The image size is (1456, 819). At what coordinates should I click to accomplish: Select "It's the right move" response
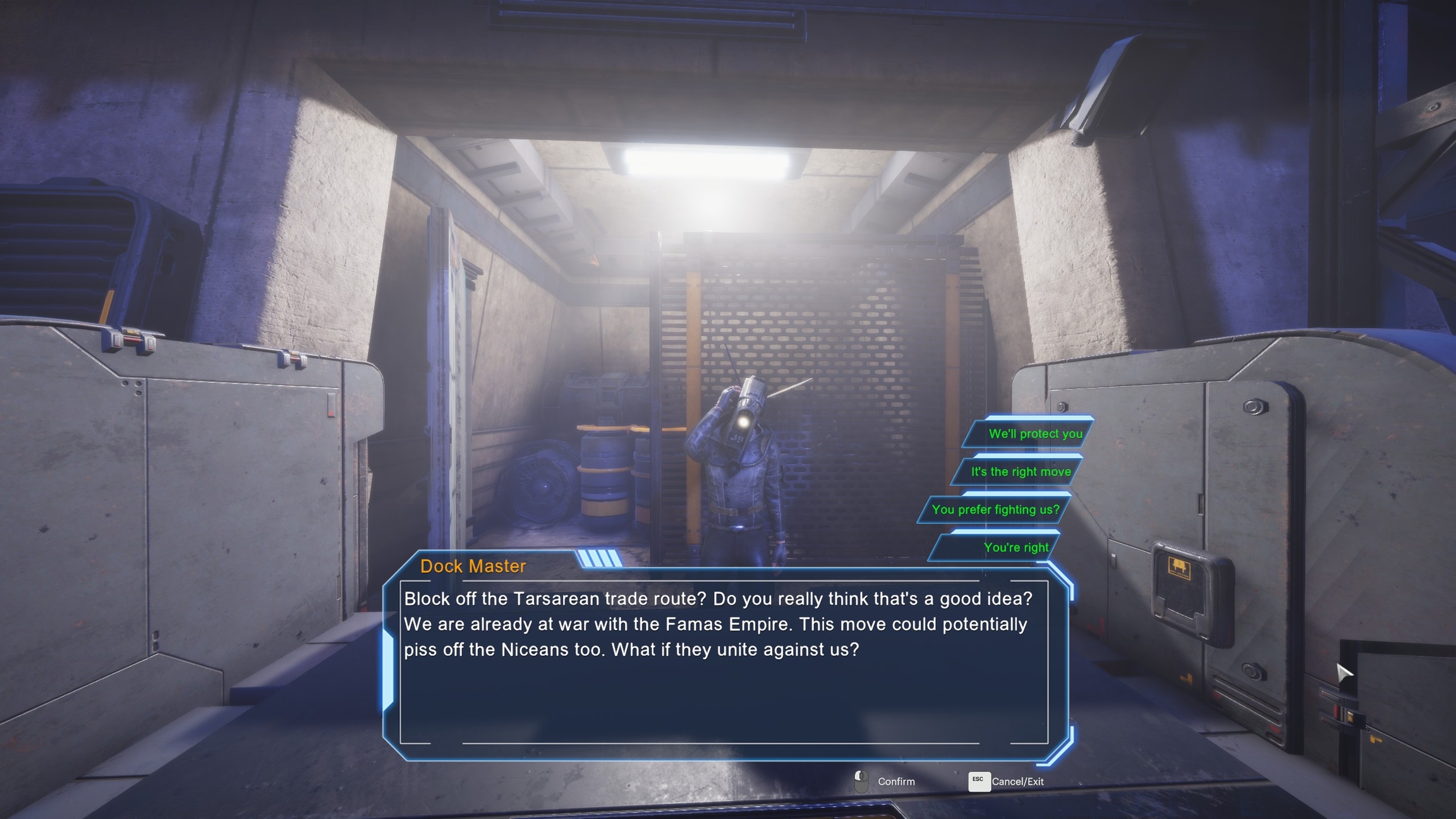coord(1020,472)
